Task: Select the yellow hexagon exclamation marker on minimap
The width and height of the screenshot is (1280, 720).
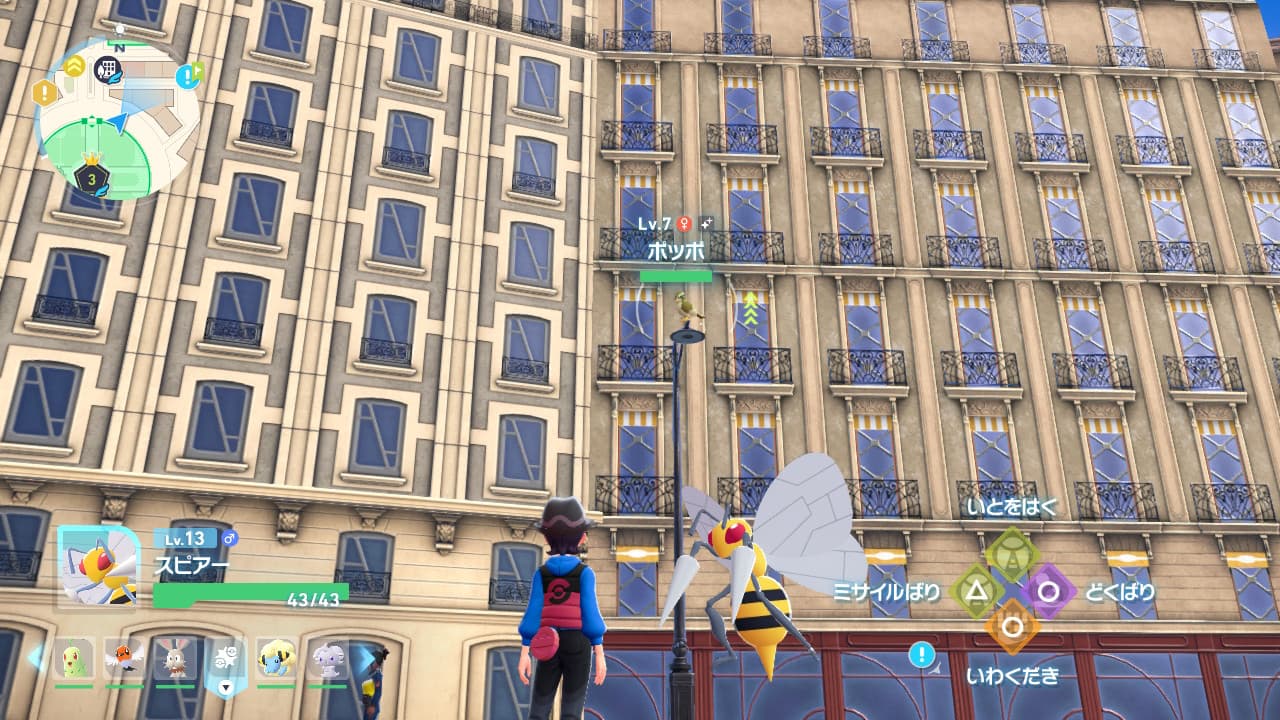Action: 45,93
